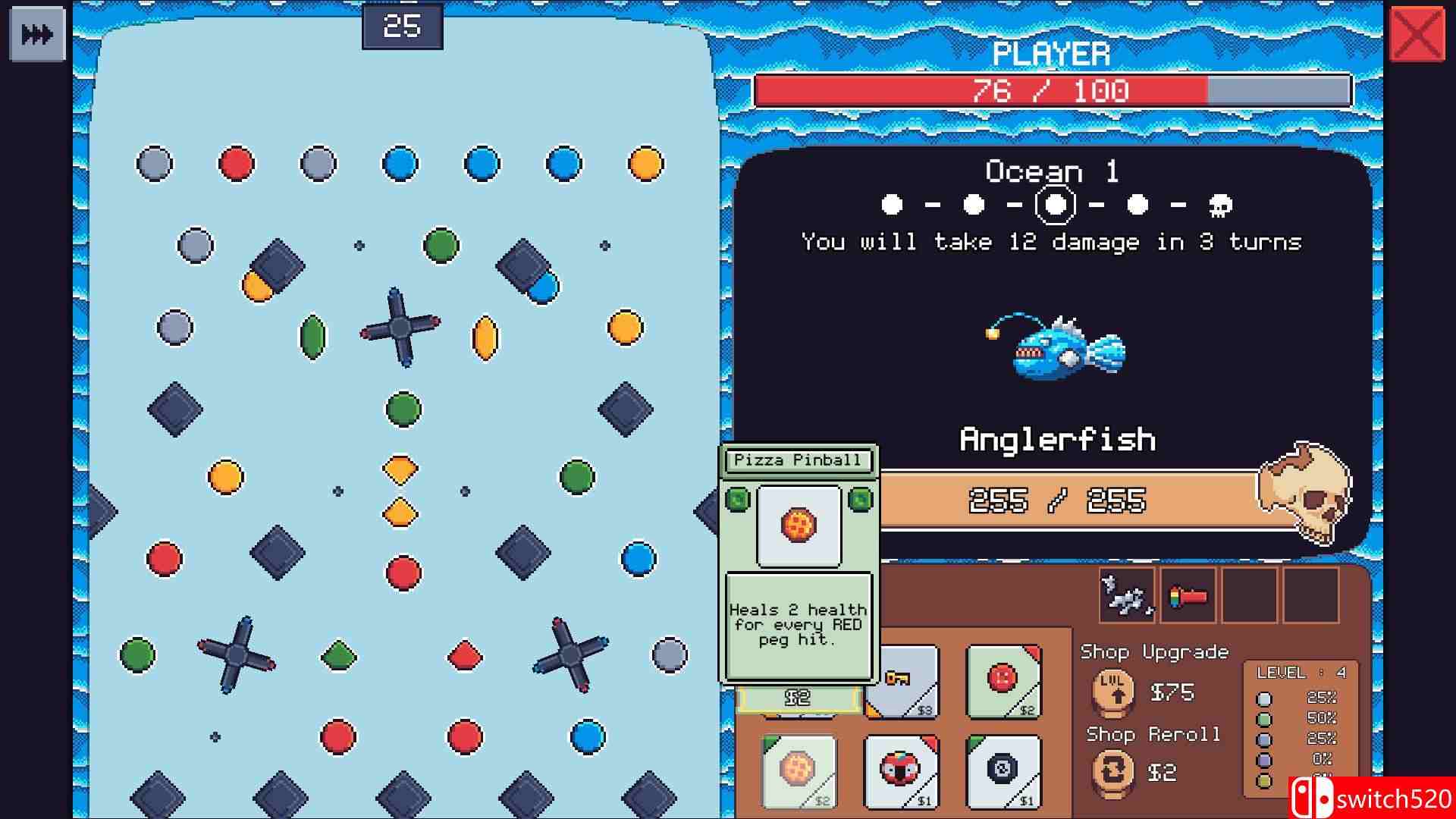Click the fish bones inventory item
This screenshot has height=819, width=1456.
1125,596
